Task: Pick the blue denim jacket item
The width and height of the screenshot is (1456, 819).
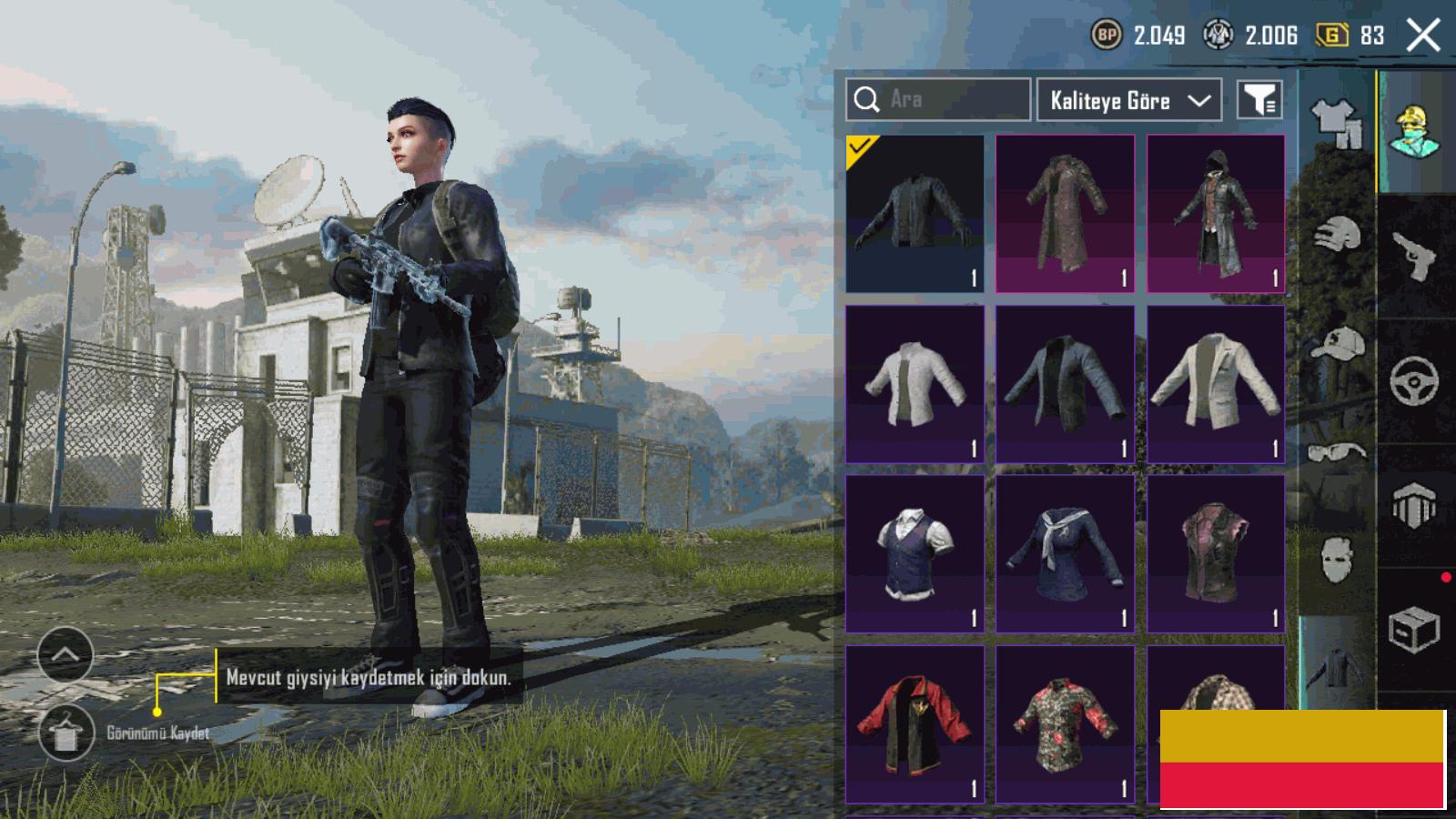Action: pyautogui.click(x=1065, y=384)
